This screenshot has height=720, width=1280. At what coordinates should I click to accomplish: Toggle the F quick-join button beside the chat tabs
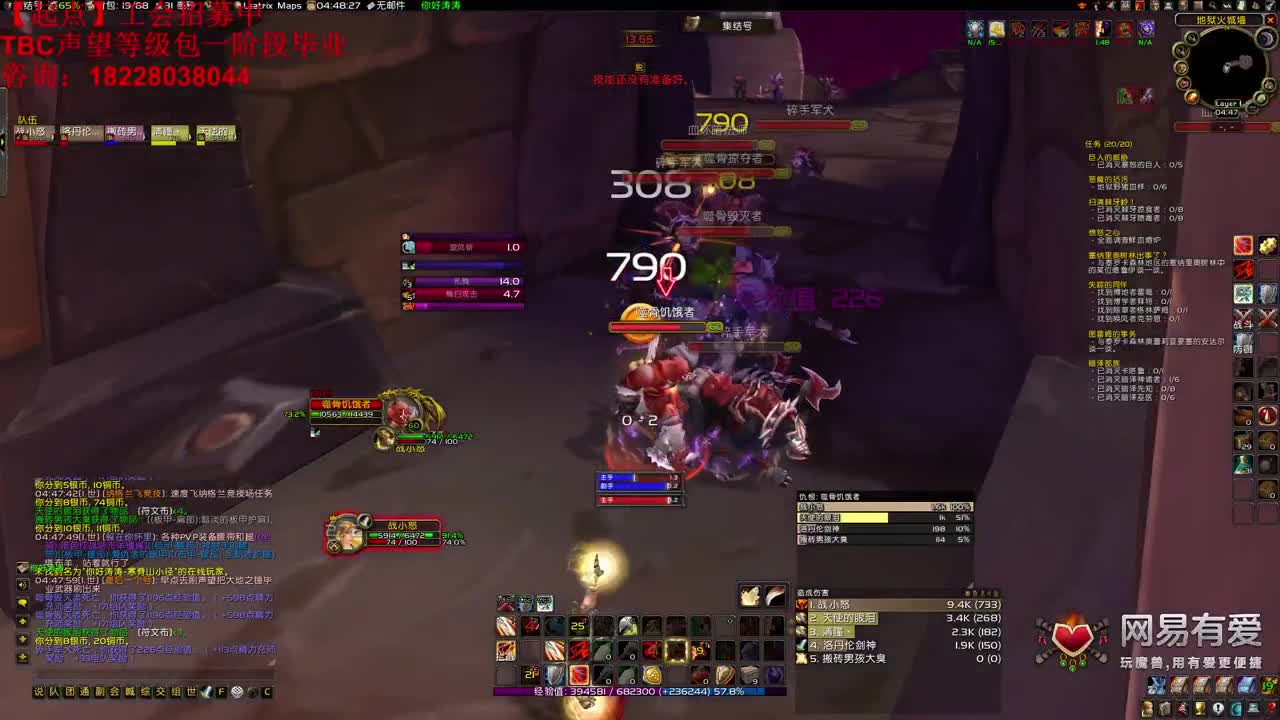pyautogui.click(x=221, y=691)
